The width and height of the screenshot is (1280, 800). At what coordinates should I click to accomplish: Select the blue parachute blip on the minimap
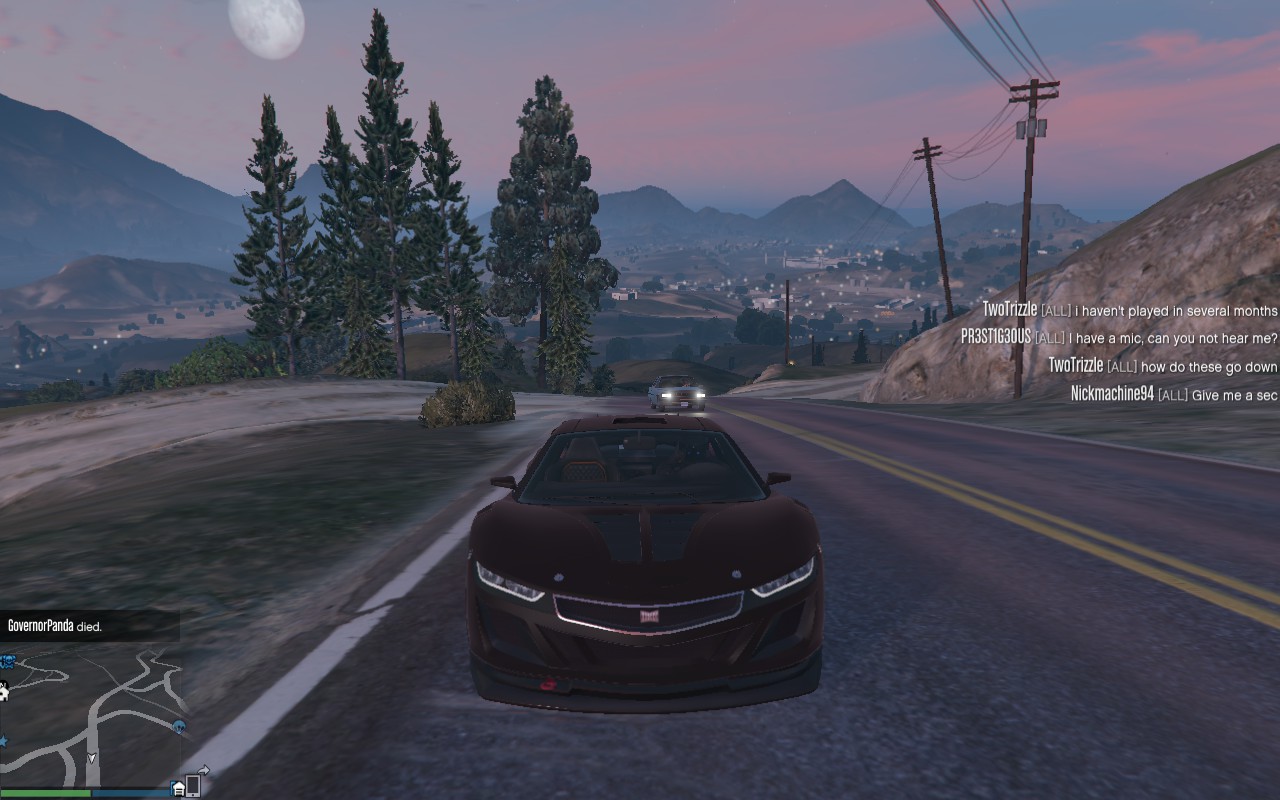tap(179, 725)
